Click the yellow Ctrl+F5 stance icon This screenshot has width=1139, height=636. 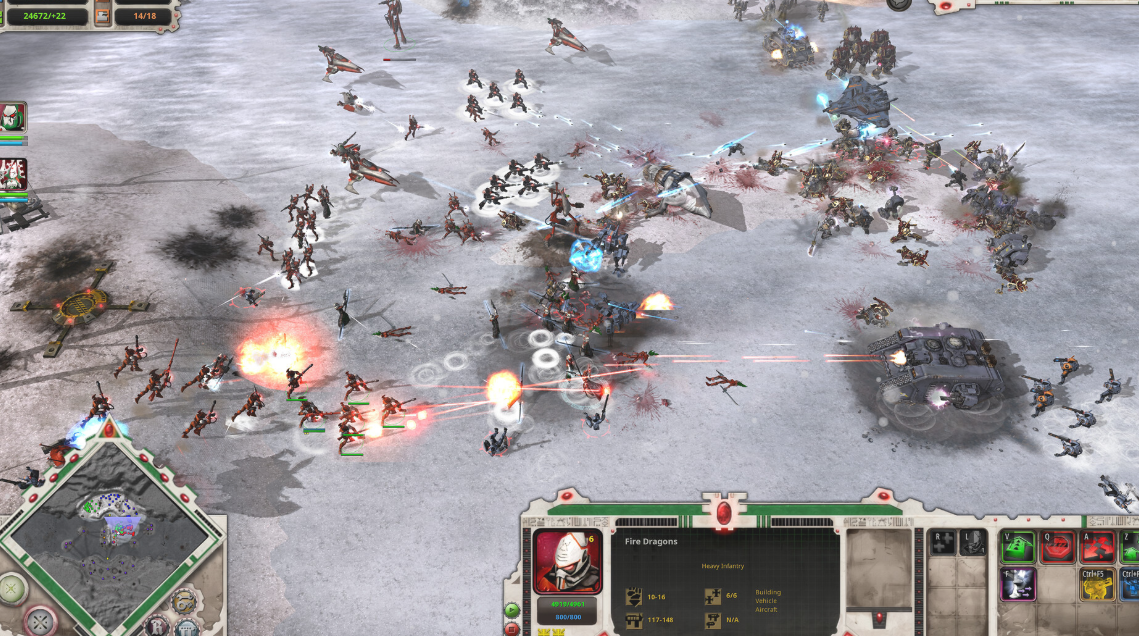pos(1097,585)
